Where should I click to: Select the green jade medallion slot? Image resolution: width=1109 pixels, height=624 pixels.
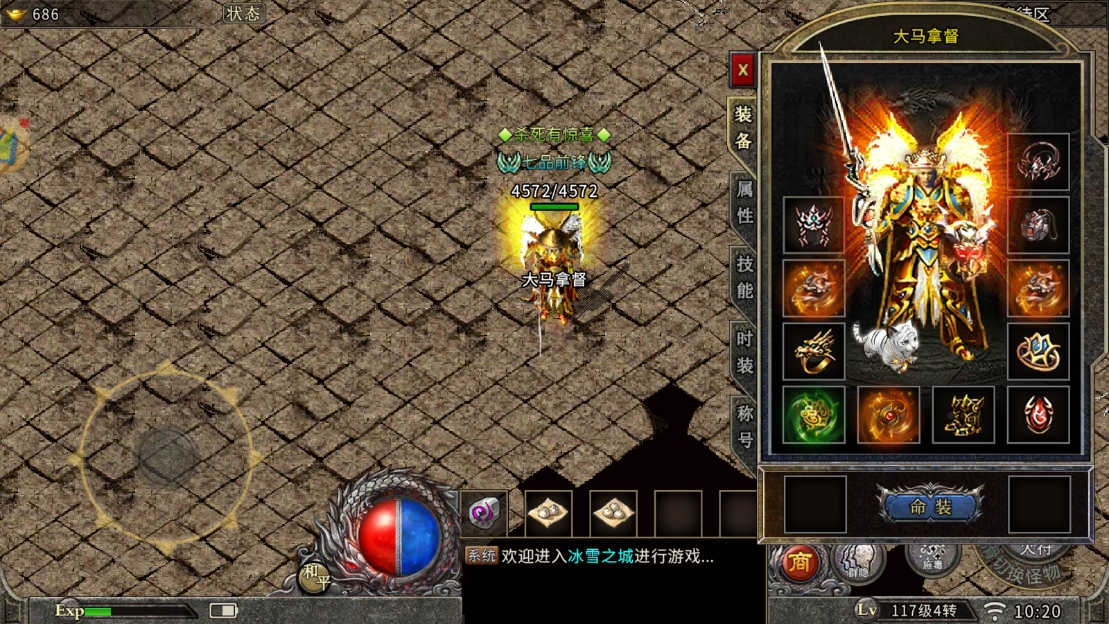pos(814,415)
